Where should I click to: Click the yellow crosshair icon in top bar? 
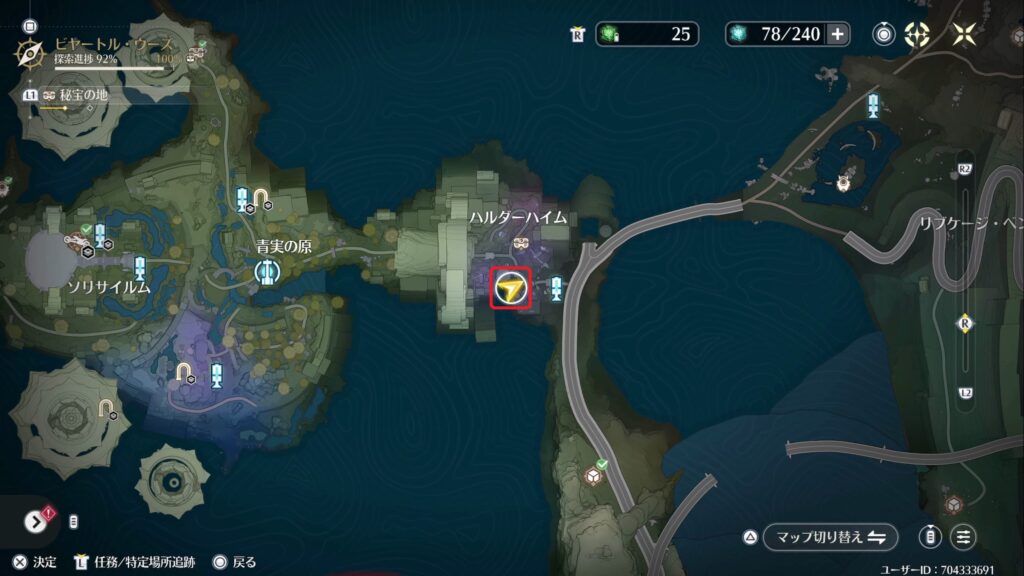(917, 34)
